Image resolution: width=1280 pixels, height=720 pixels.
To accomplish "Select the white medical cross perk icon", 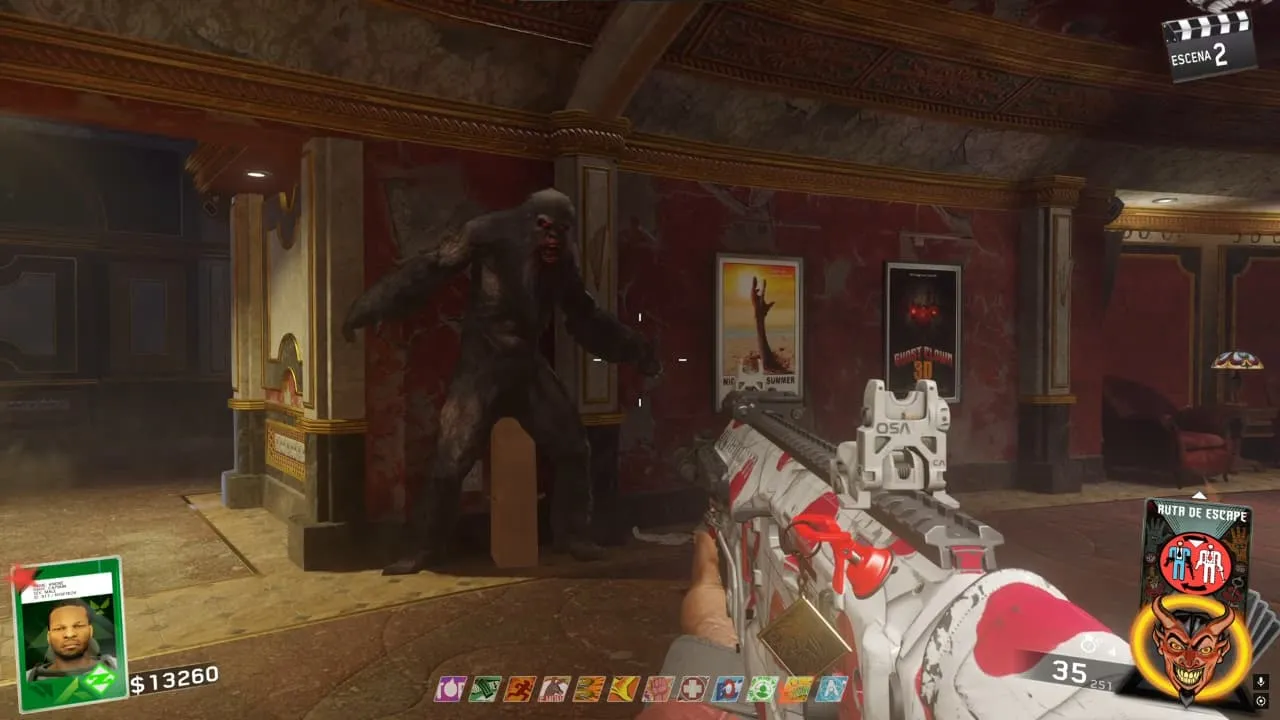I will pos(692,688).
